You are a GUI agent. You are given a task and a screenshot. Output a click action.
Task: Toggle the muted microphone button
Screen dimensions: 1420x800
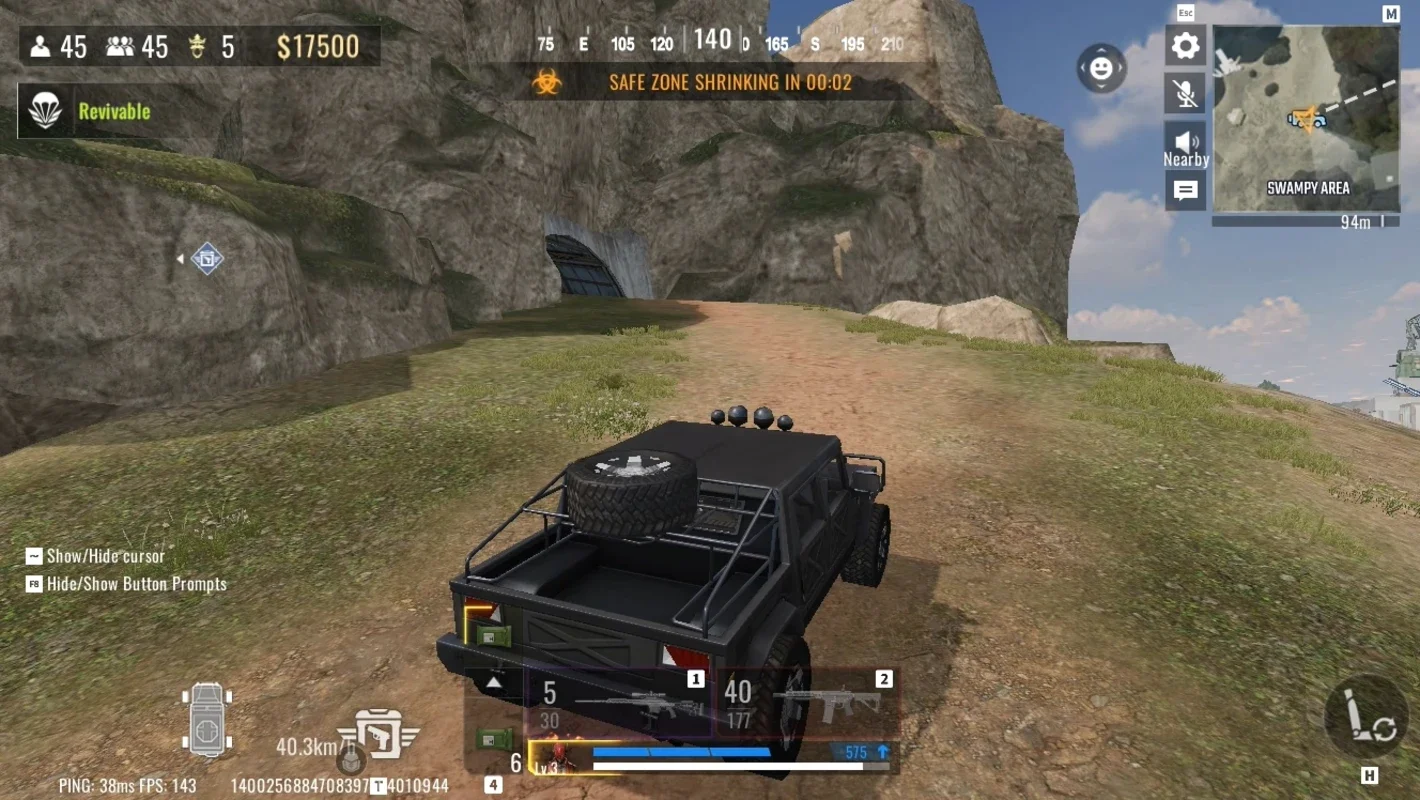click(x=1185, y=94)
